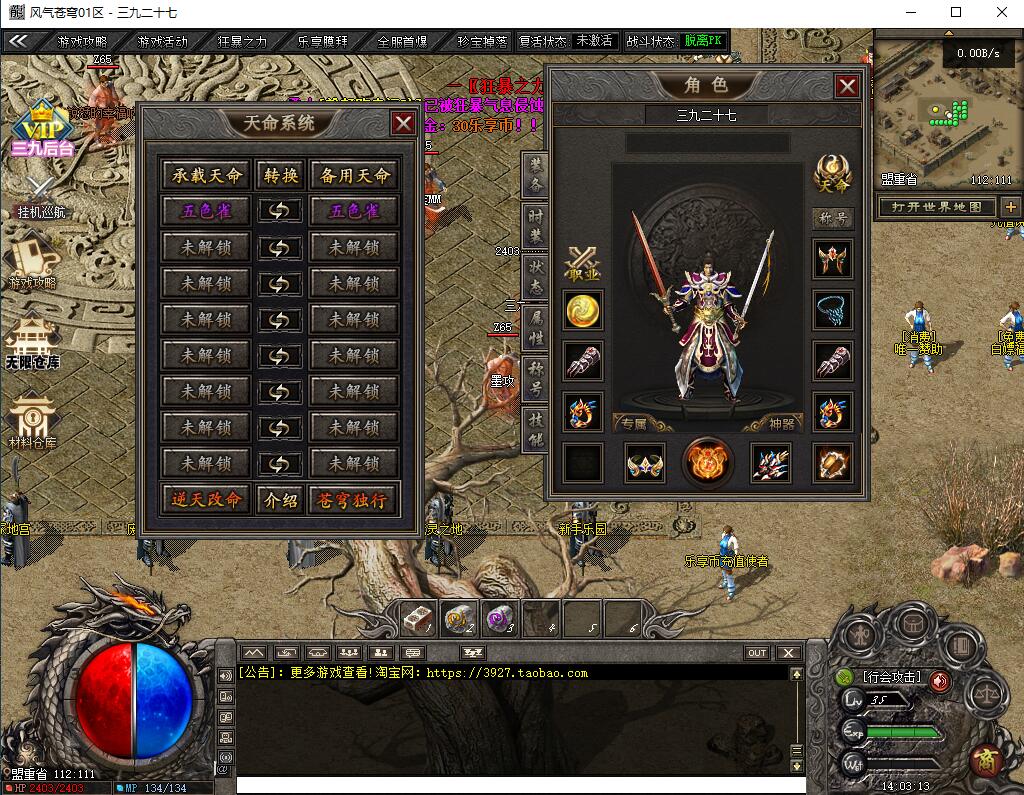Click the 承载天命 button
Image resolution: width=1024 pixels, height=795 pixels.
point(207,175)
